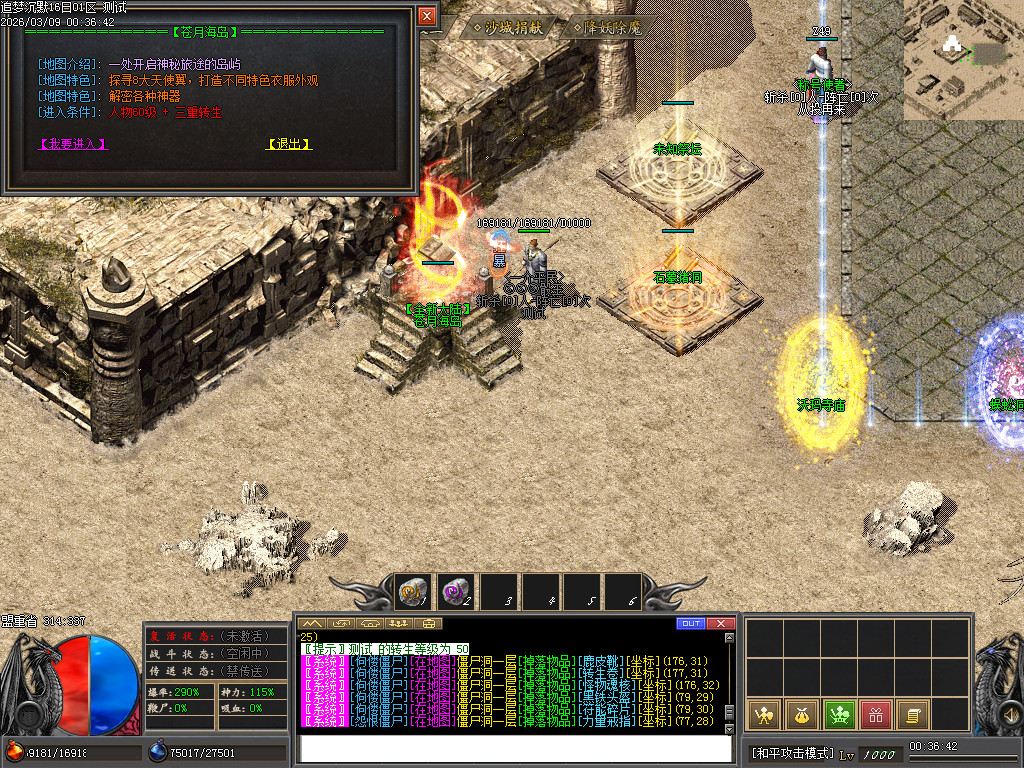
Task: Close the chat panel with its red X
Action: pos(721,624)
